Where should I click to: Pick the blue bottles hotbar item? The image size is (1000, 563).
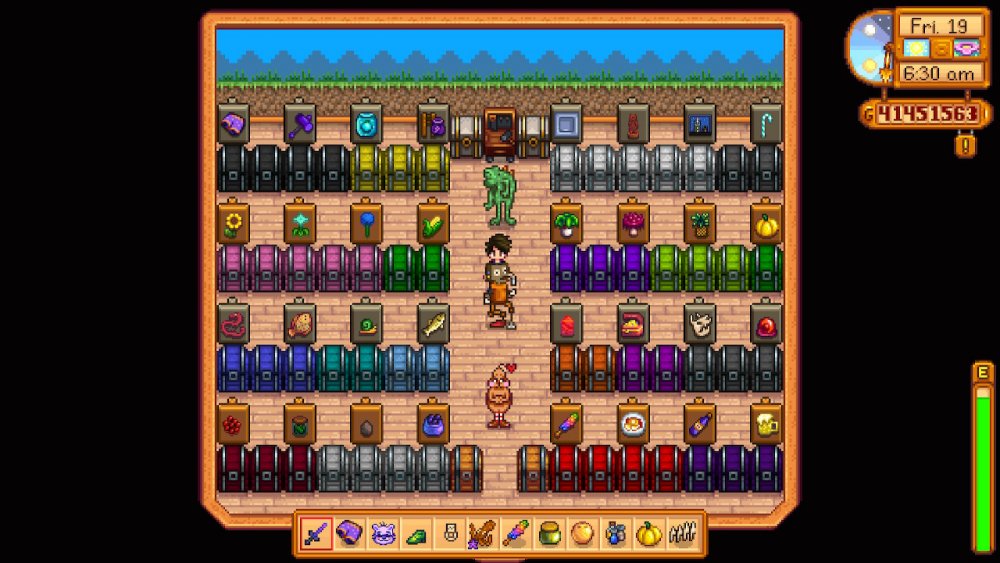615,534
